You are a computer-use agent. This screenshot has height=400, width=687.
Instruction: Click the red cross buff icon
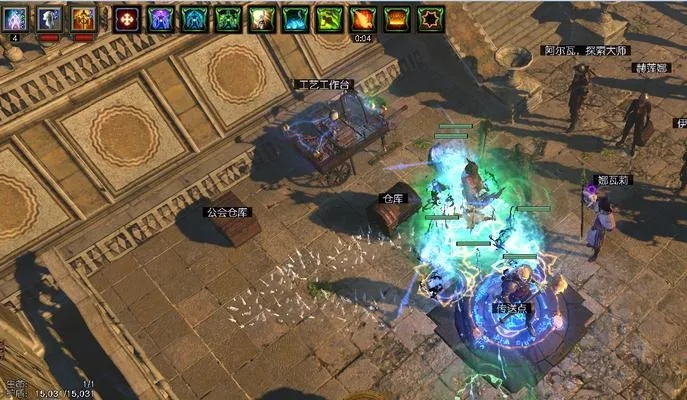click(x=127, y=18)
